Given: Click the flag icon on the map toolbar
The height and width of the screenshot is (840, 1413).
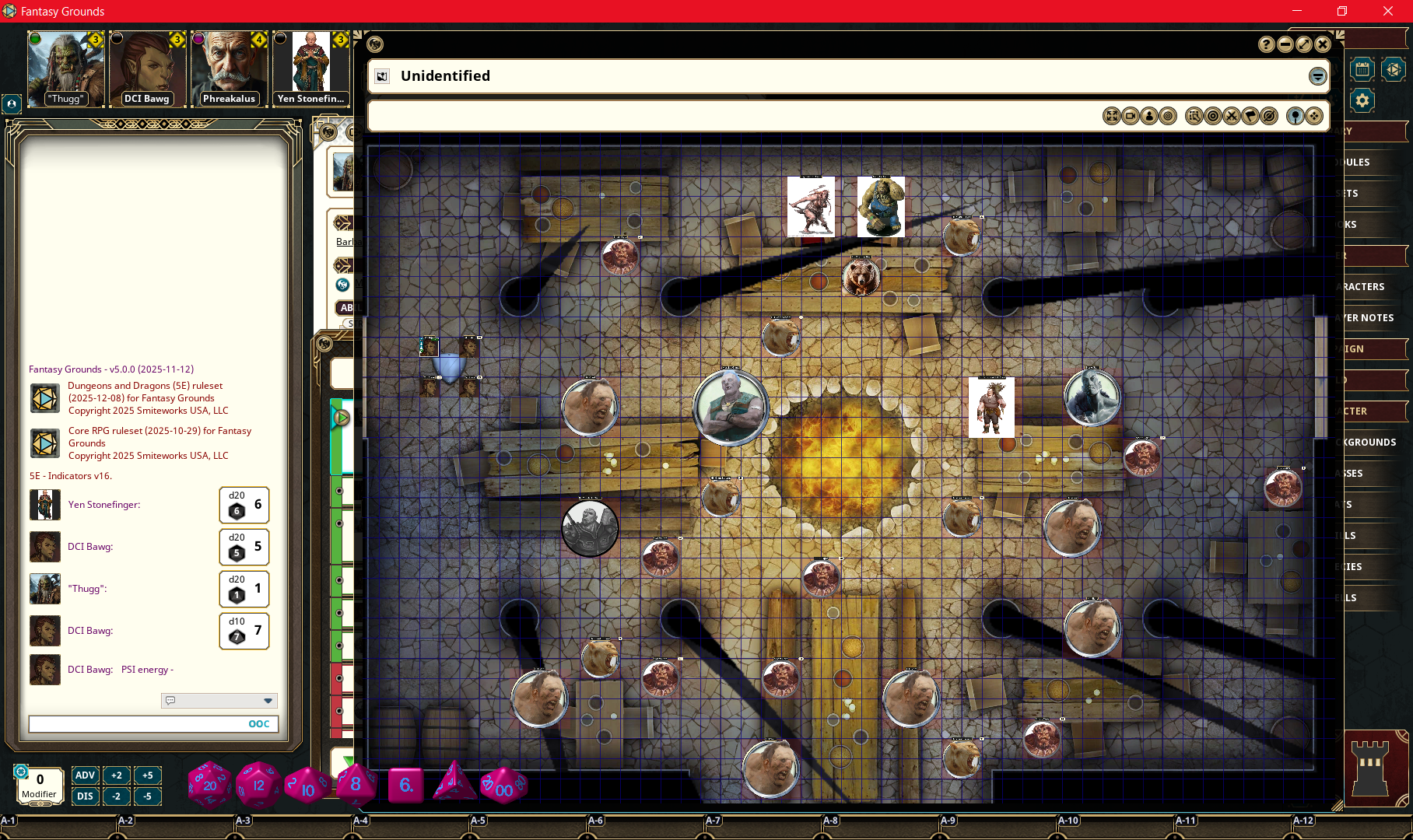Looking at the screenshot, I should pyautogui.click(x=1250, y=116).
